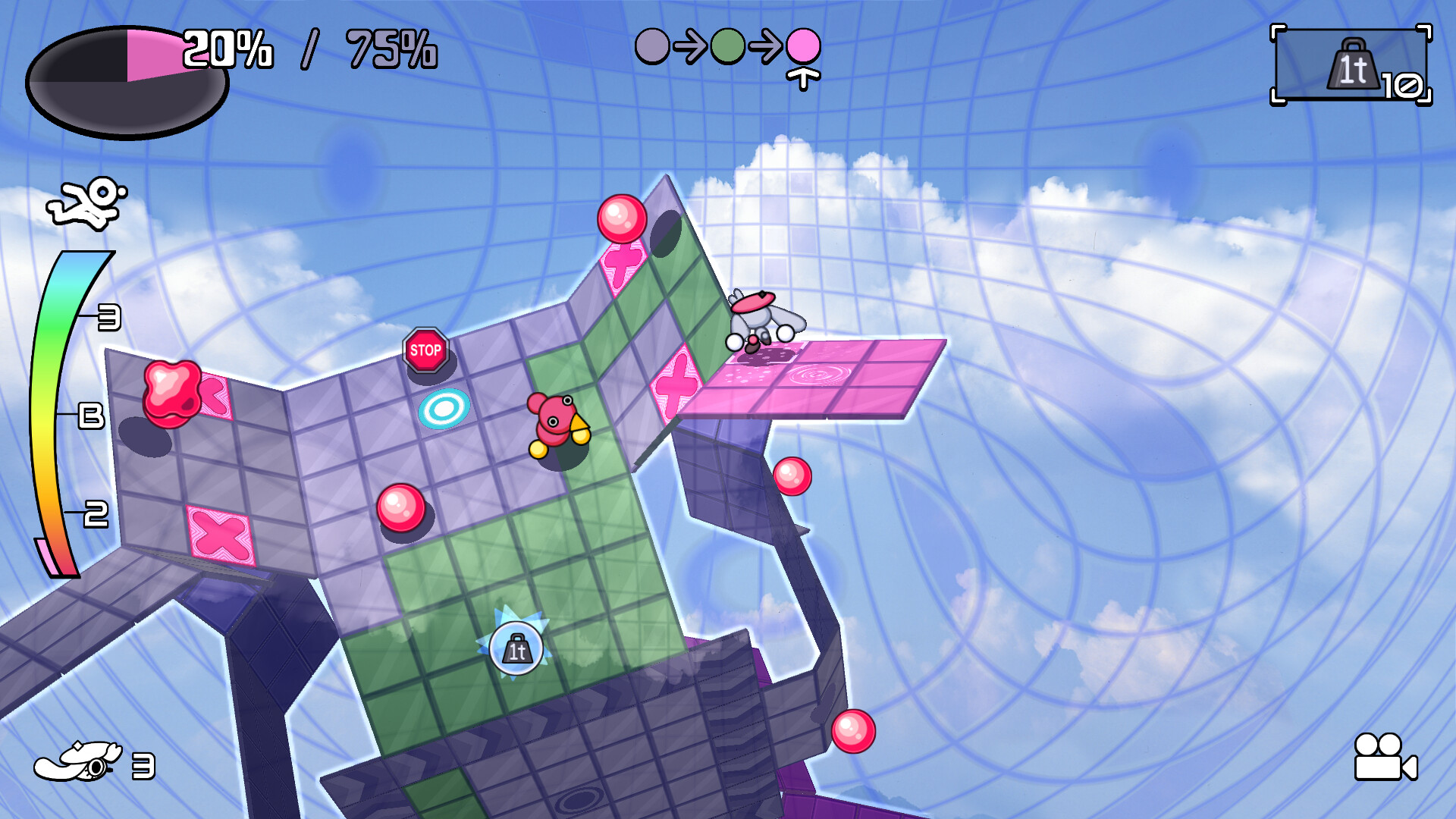Toggle the green circle in the color sequence
1456x819 pixels.
(x=726, y=47)
